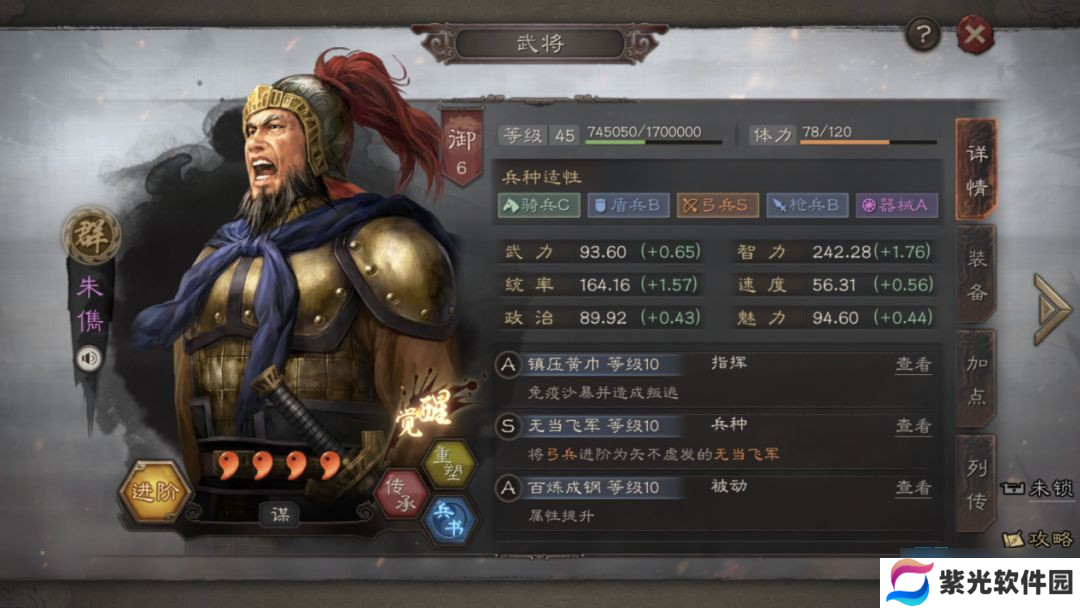View details of 镇压黄巾 skill
Image resolution: width=1080 pixels, height=608 pixels.
pos(912,364)
